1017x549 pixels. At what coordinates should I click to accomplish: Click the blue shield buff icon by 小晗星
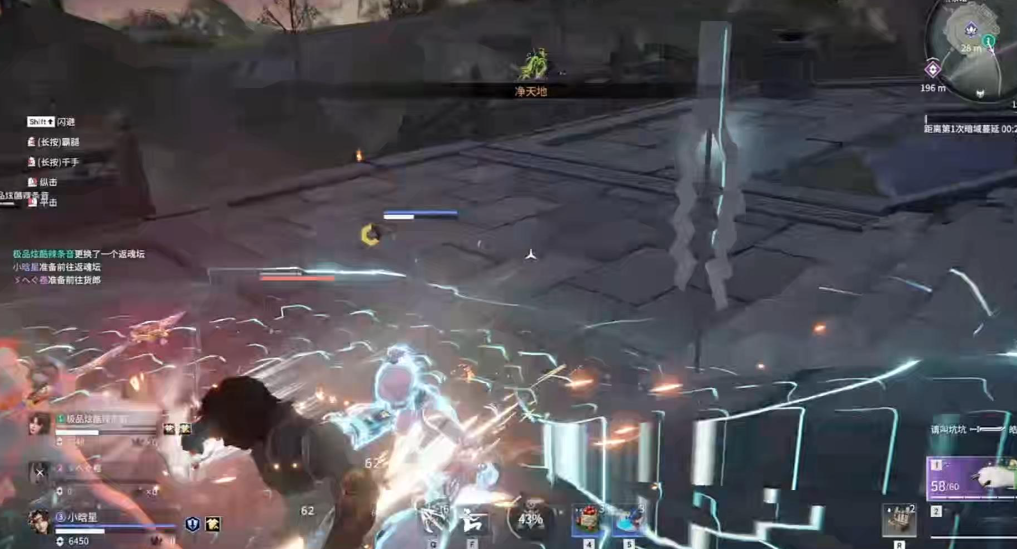click(x=192, y=524)
